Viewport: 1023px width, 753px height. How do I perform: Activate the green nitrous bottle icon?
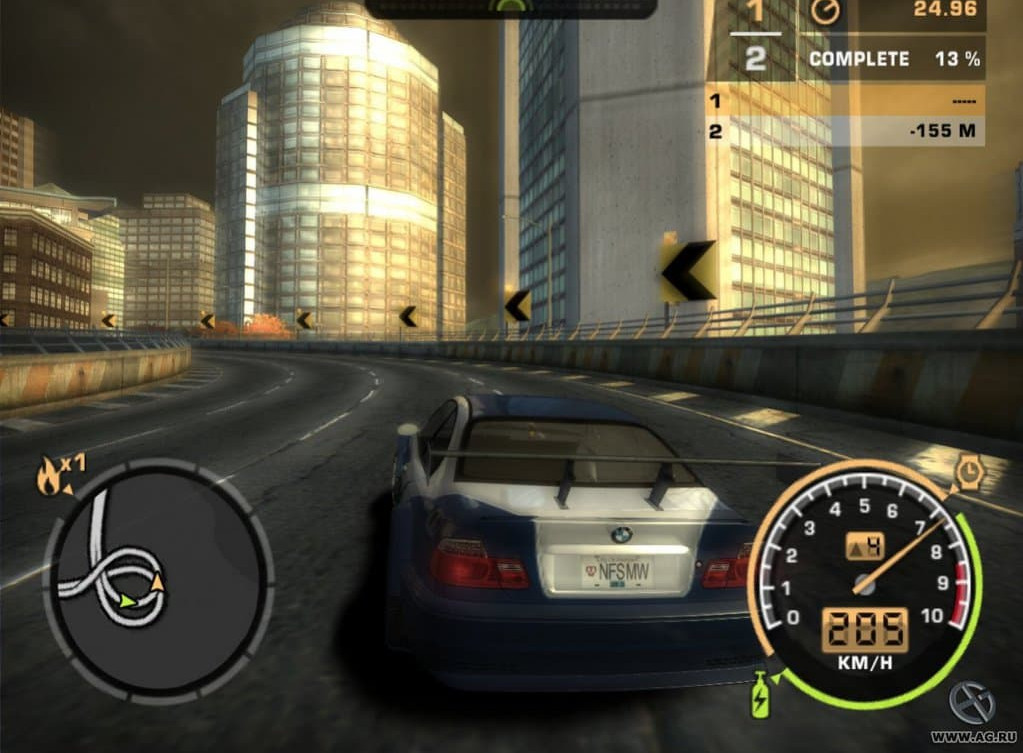point(760,695)
